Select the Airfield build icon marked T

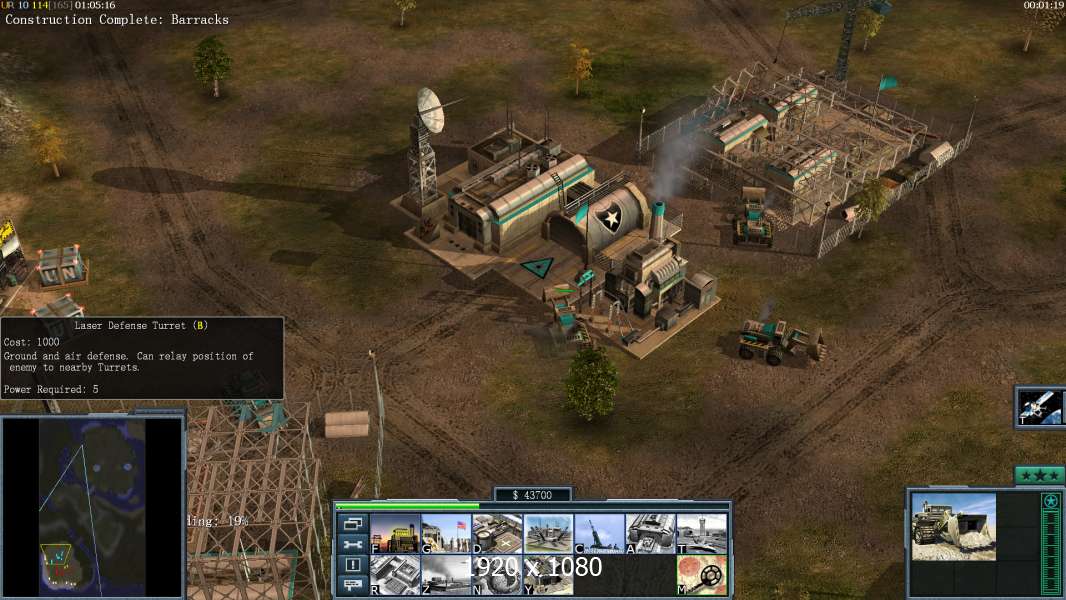701,533
